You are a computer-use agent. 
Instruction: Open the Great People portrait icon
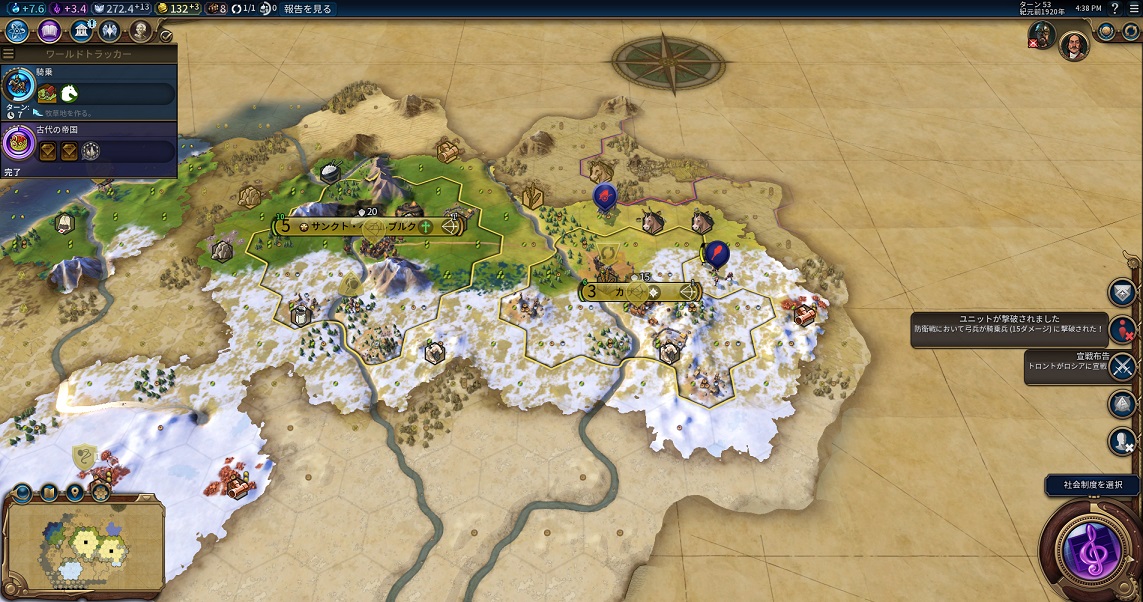tap(140, 31)
